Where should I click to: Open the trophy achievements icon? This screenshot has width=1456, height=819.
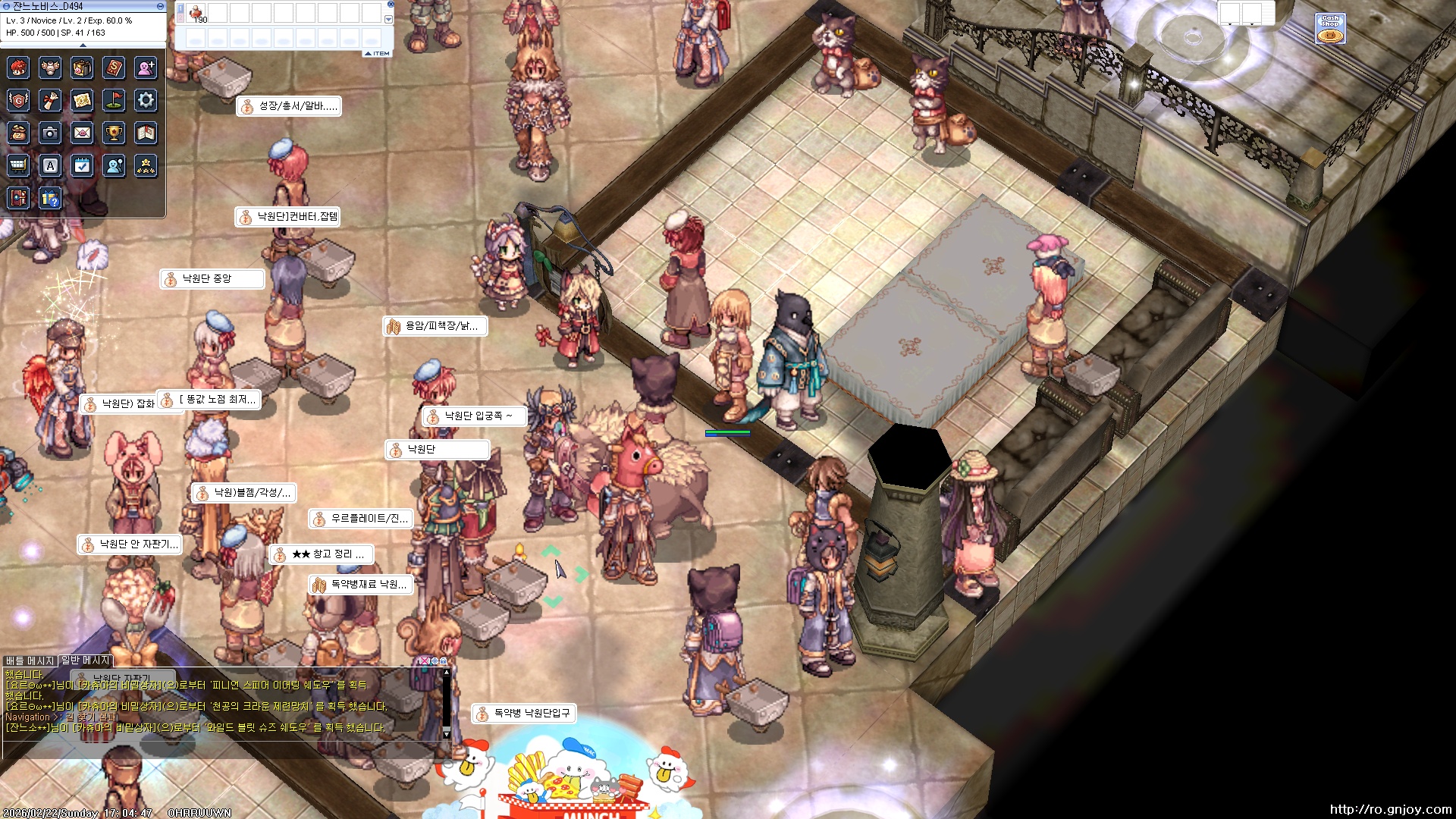pyautogui.click(x=114, y=133)
